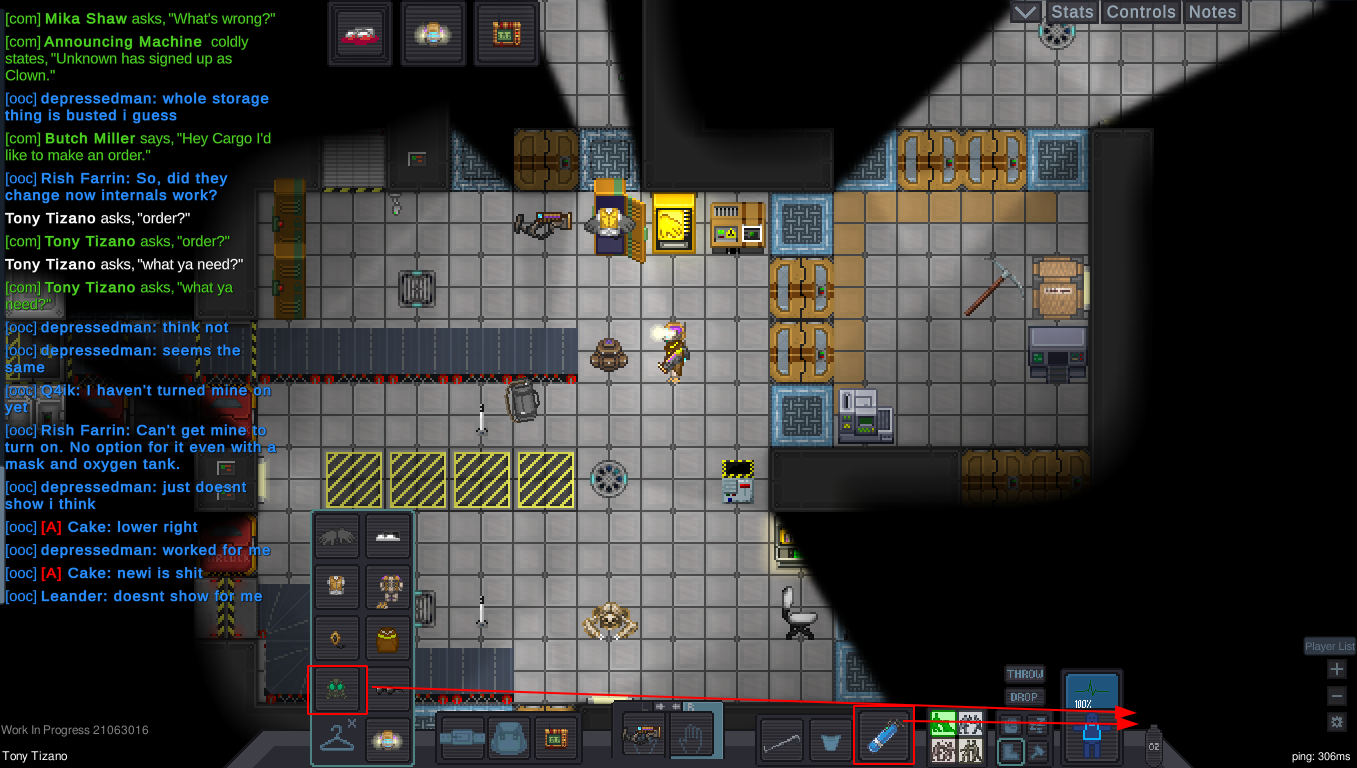The image size is (1357, 768).
Task: Click the plus zoom control near Player List
Action: pos(1336,669)
